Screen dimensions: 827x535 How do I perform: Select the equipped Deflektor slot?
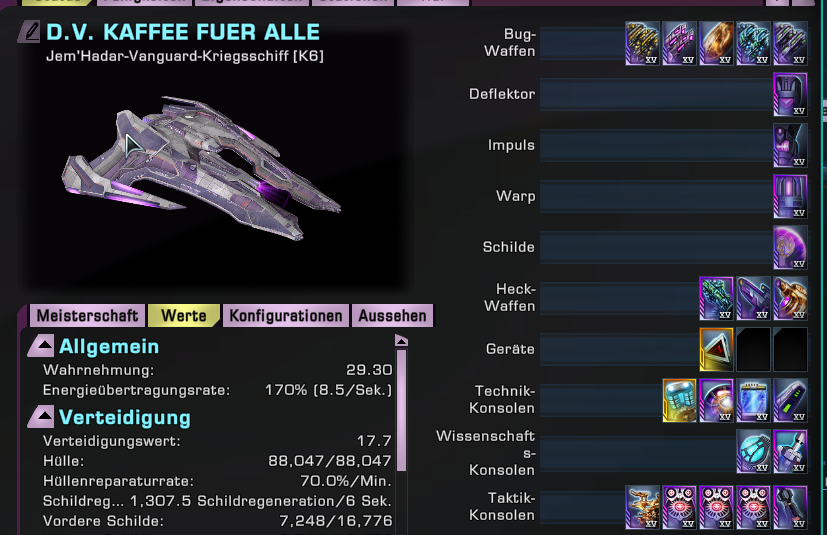[x=790, y=95]
